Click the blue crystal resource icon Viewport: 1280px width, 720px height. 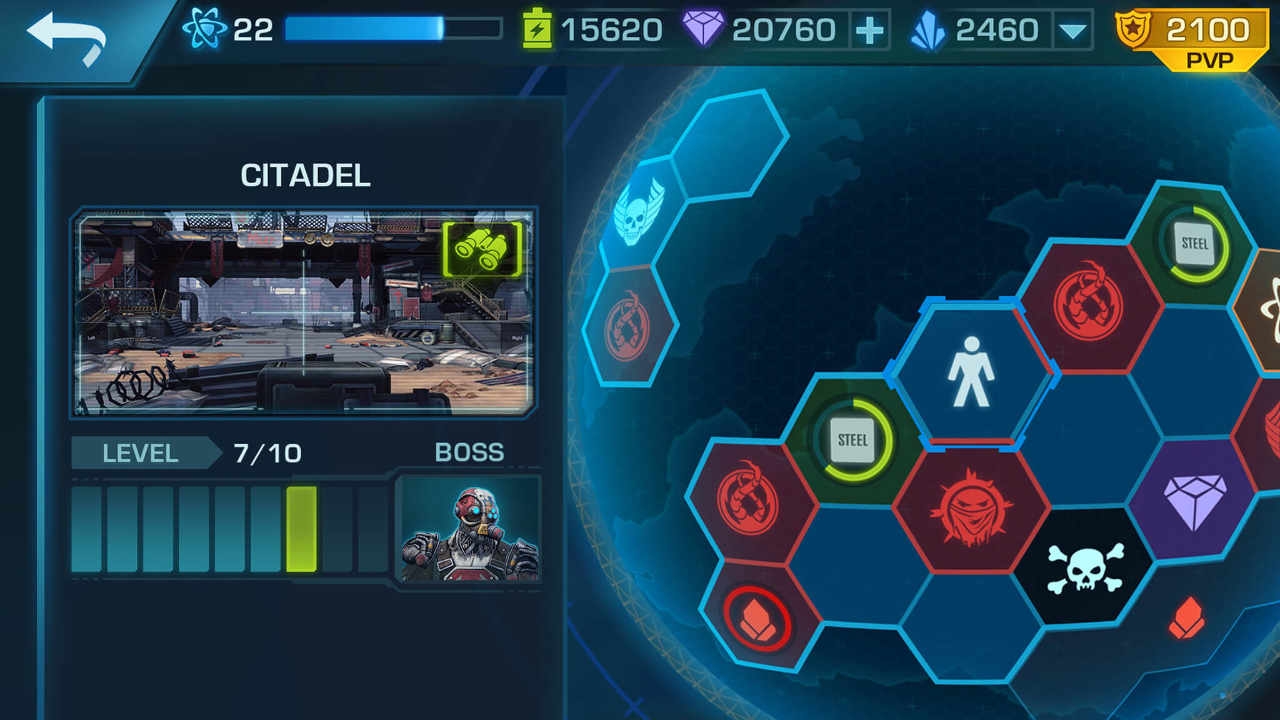931,29
